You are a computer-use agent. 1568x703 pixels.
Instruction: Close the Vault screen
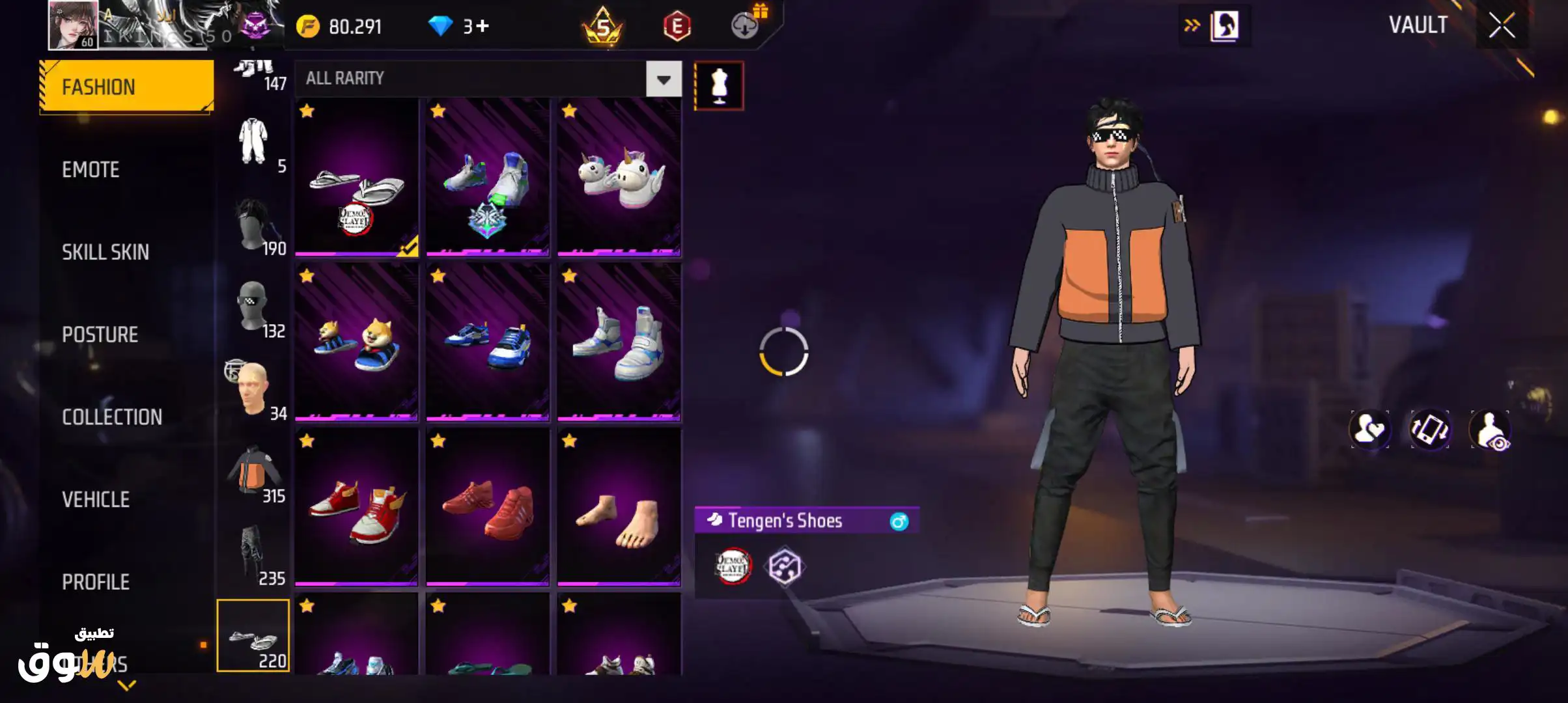[1502, 26]
